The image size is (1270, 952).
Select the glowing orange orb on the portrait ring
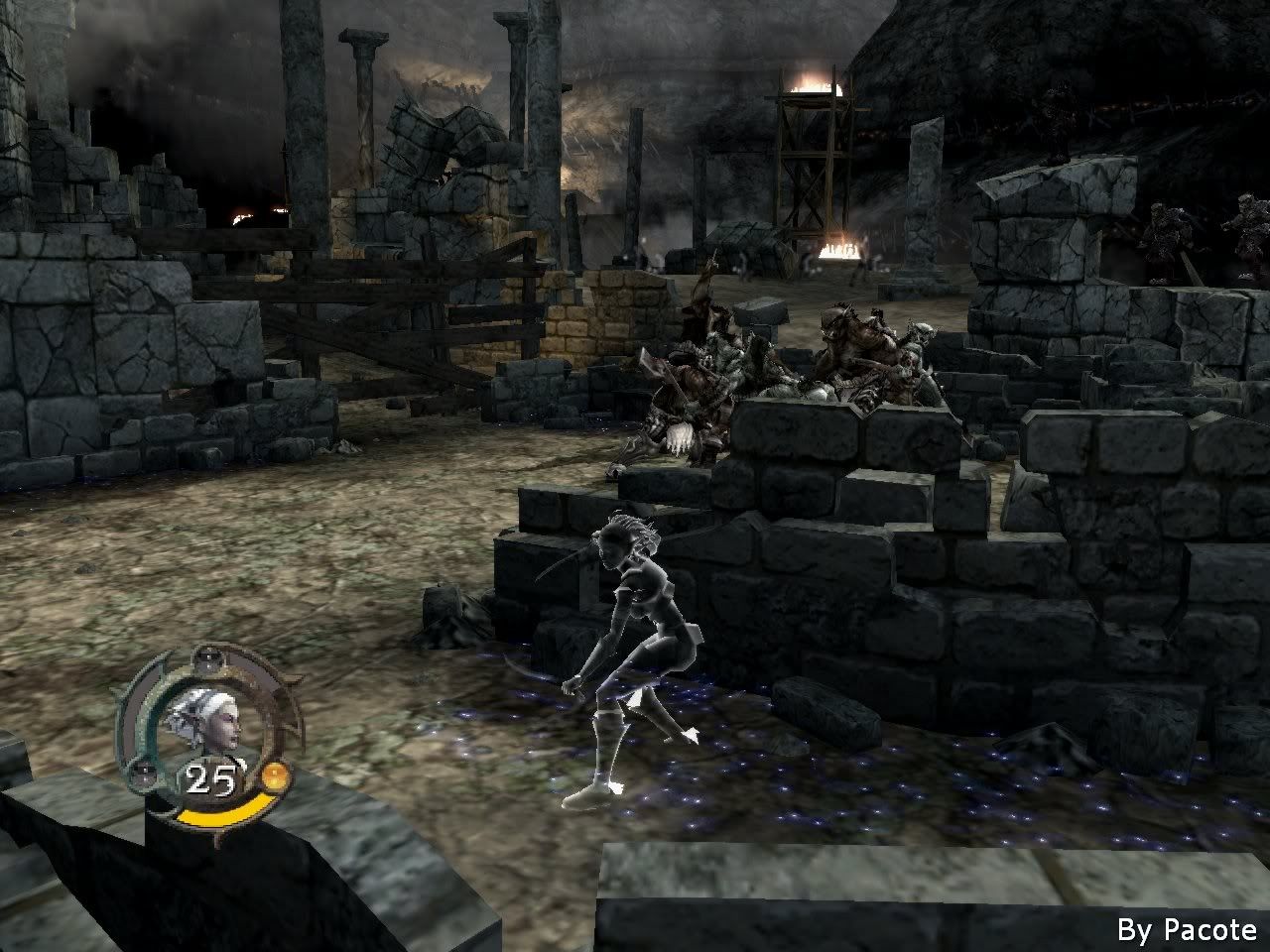pyautogui.click(x=275, y=777)
